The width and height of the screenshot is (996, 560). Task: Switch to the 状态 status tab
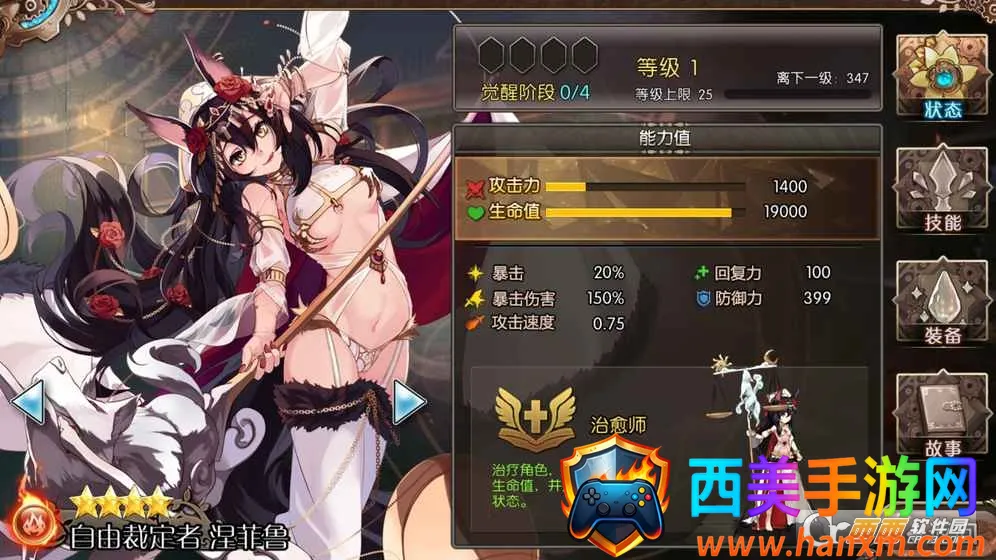(939, 77)
